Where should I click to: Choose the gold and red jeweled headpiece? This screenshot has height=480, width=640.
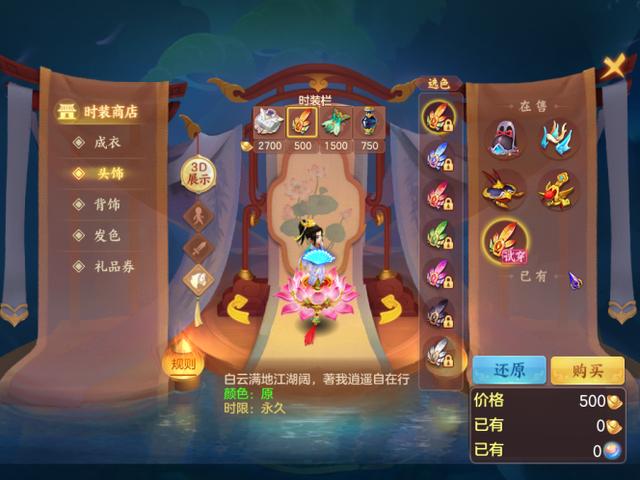(x=557, y=187)
